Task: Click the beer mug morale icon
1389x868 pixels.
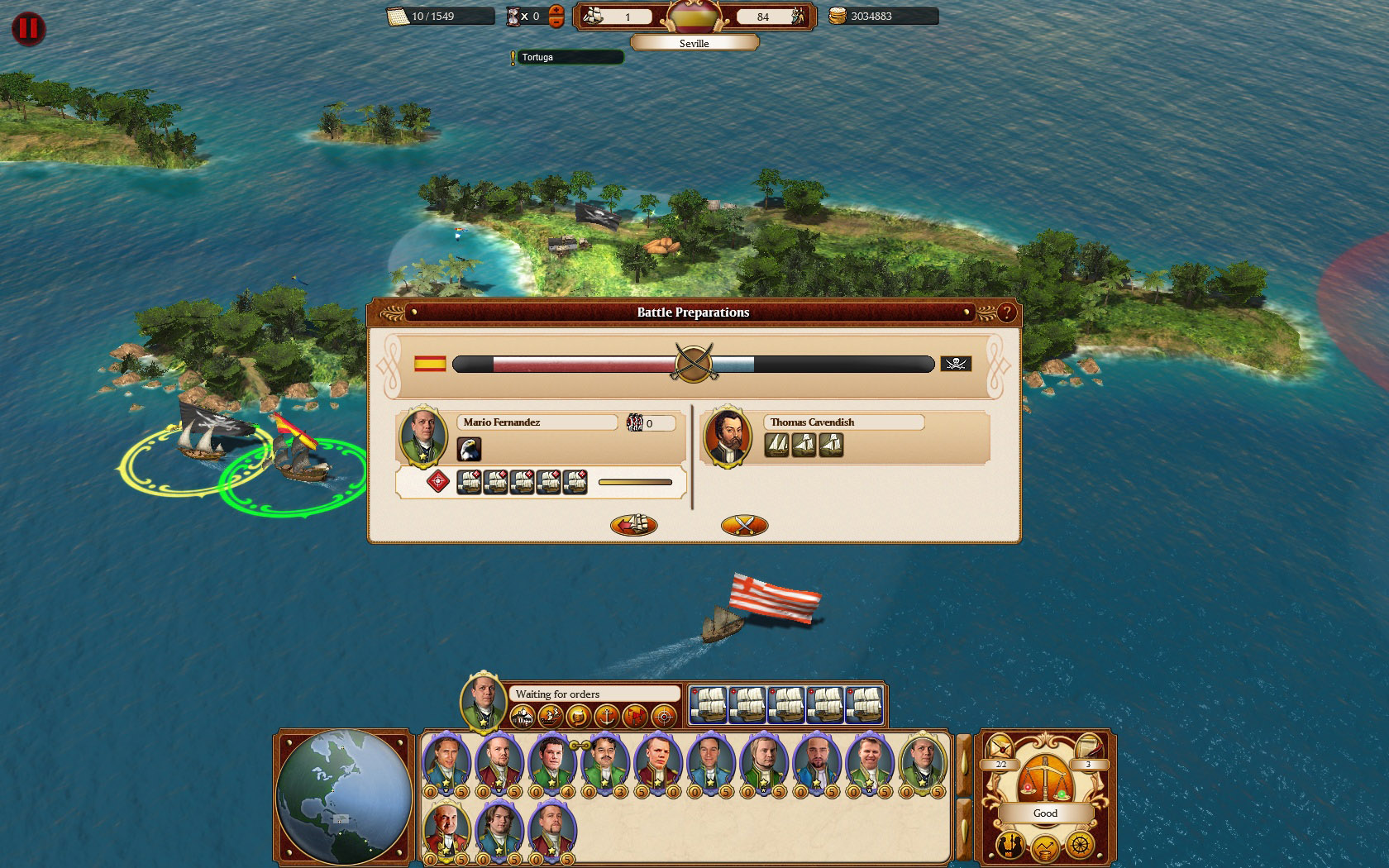Action: pos(580,717)
